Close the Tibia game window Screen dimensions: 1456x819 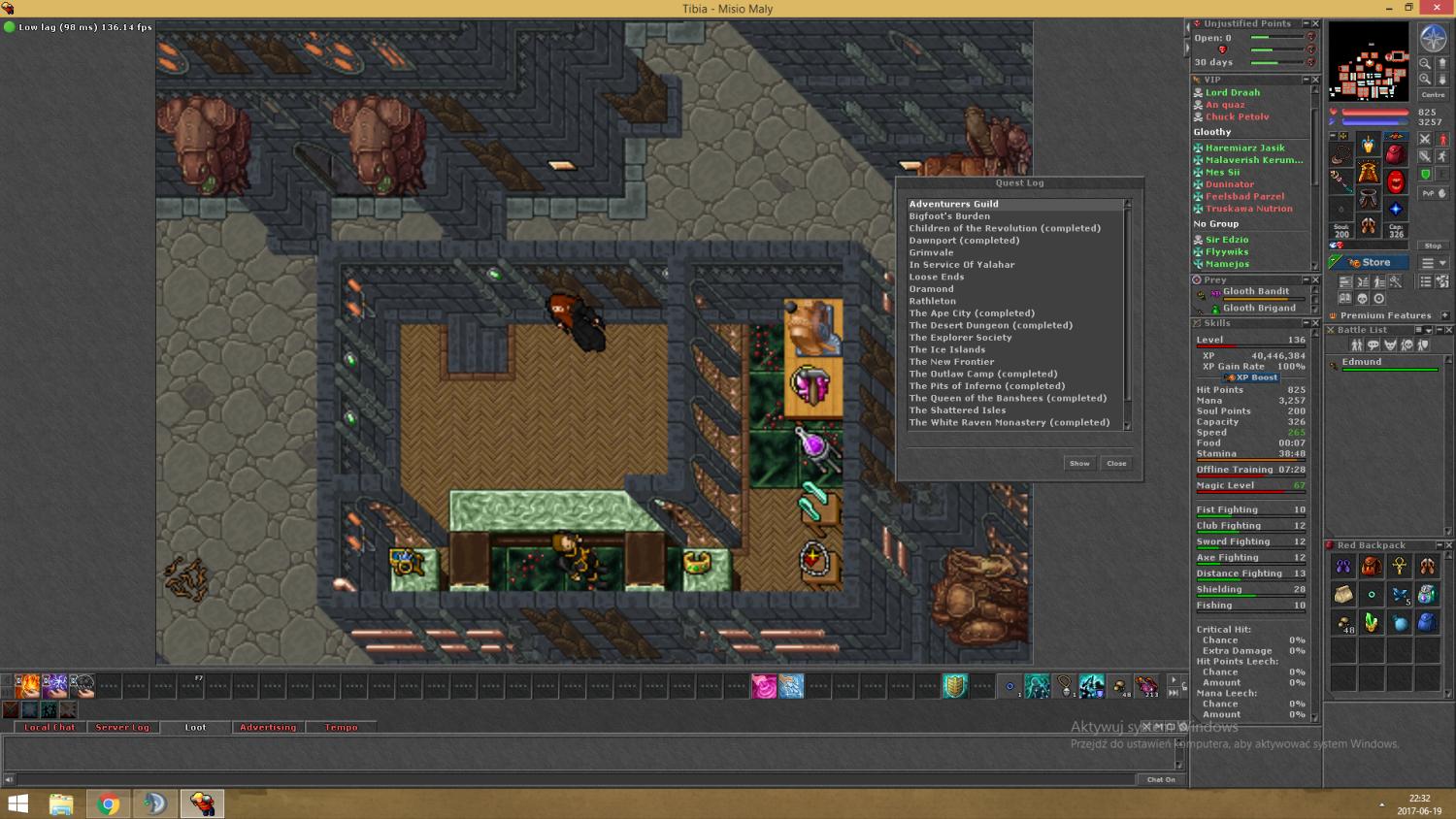coord(1437,8)
